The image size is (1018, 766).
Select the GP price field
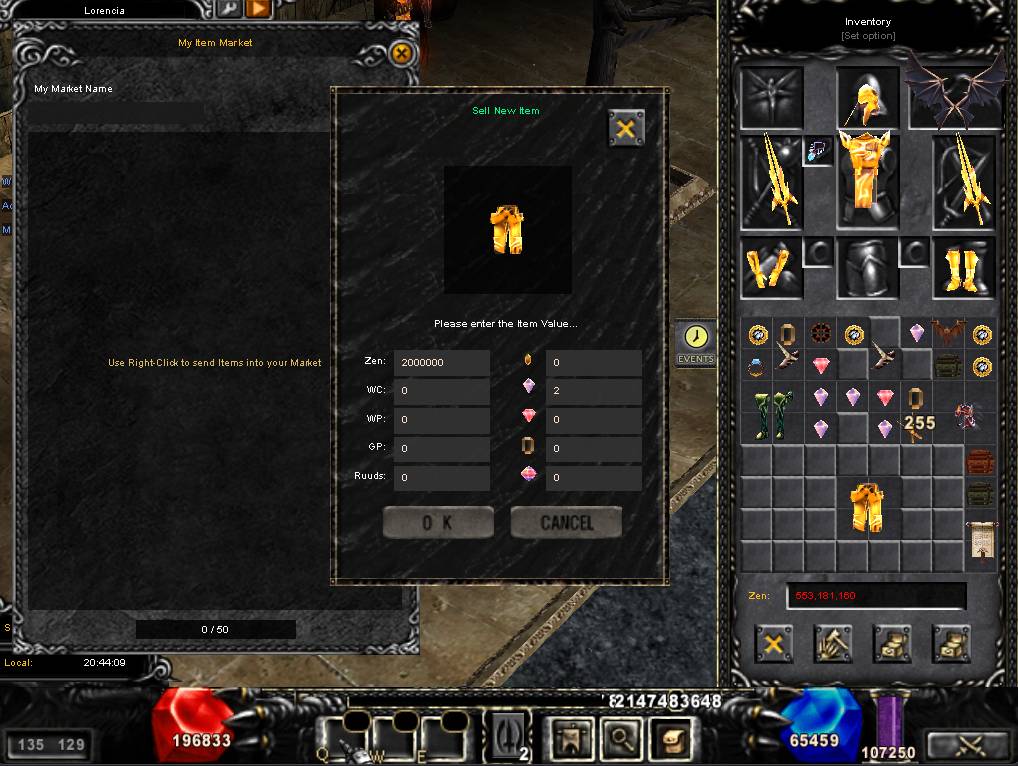pos(441,449)
